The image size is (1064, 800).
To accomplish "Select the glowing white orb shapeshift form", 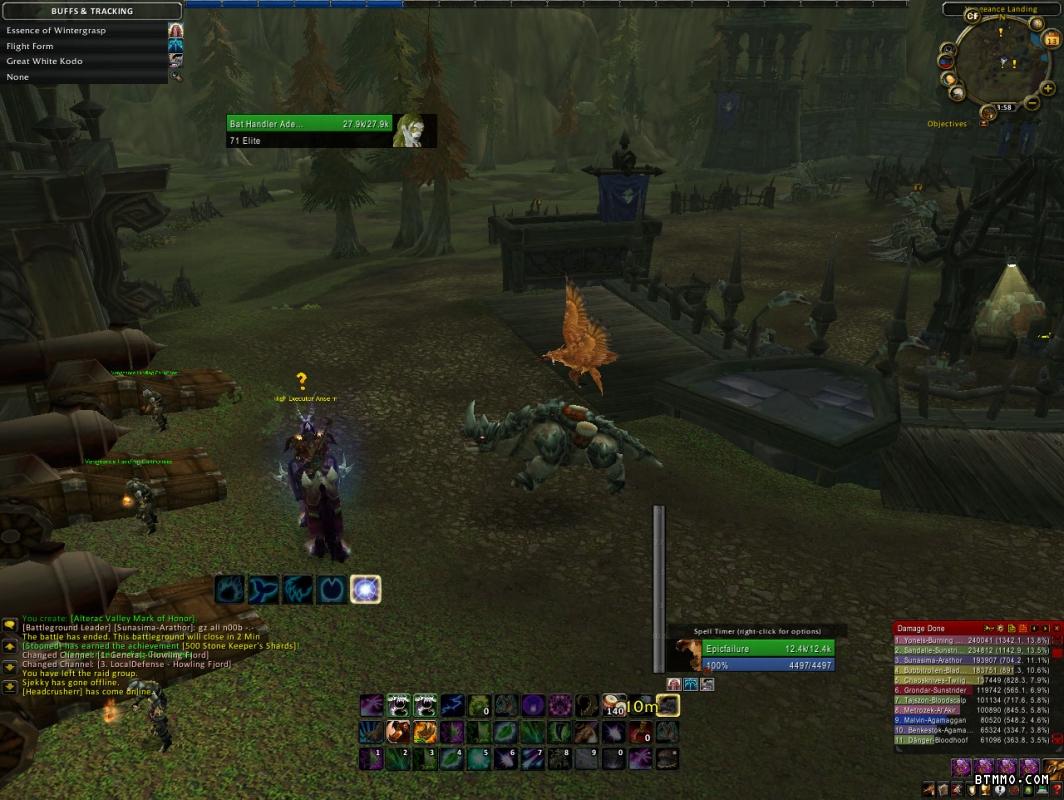I will [x=366, y=590].
